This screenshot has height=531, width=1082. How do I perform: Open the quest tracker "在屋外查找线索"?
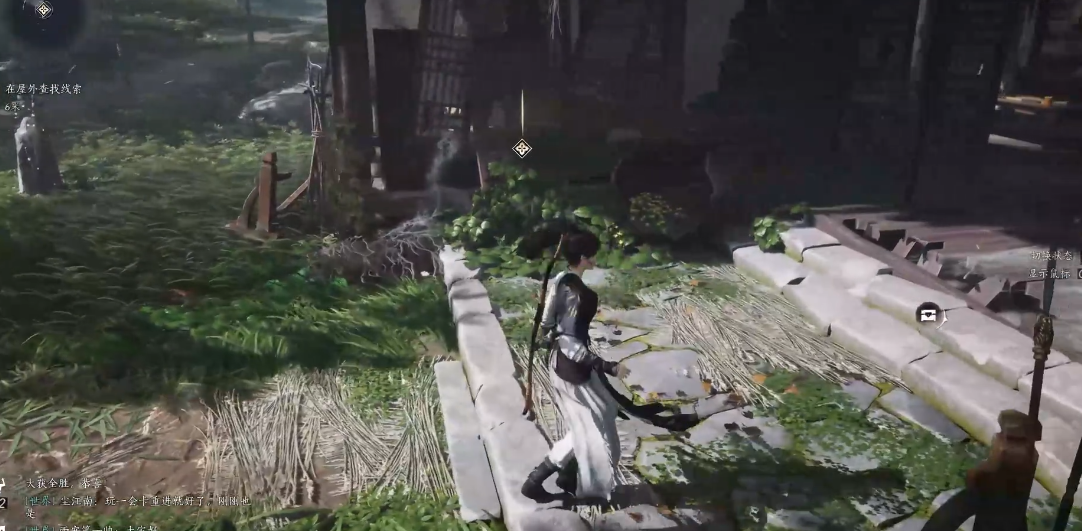click(44, 89)
